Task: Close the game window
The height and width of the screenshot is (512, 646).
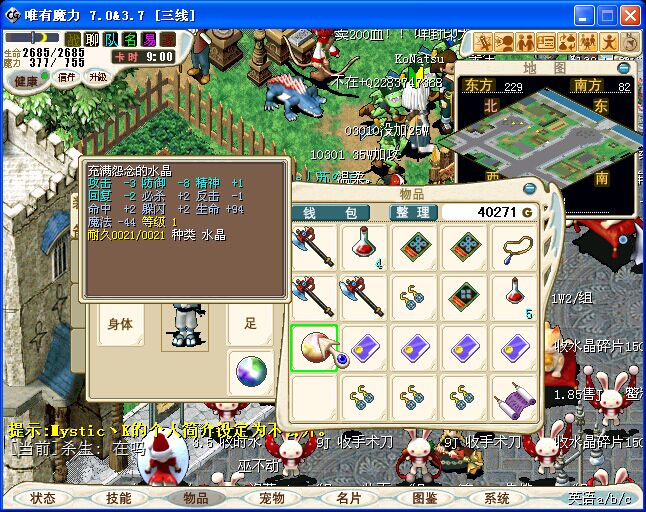Action: (x=630, y=15)
